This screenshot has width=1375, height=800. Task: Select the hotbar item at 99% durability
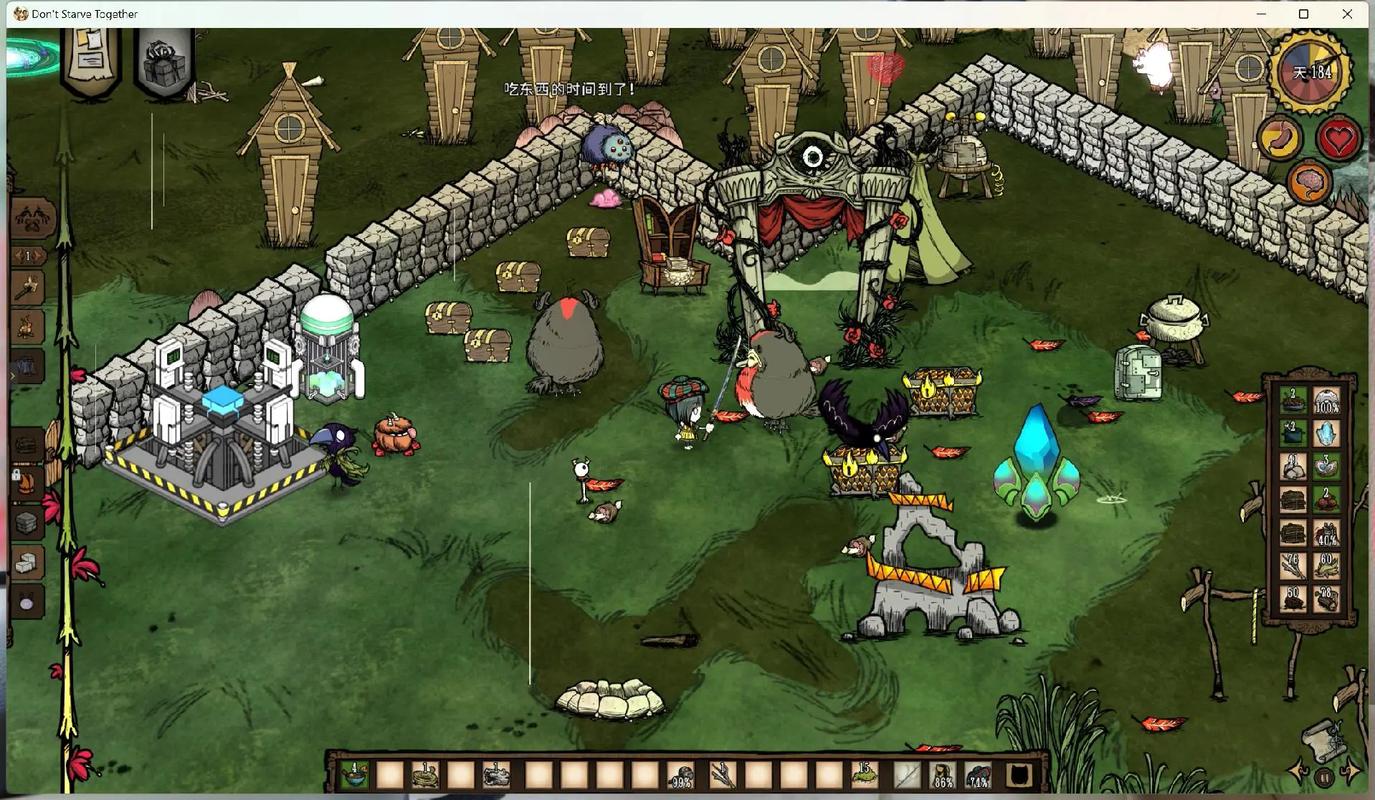click(682, 774)
